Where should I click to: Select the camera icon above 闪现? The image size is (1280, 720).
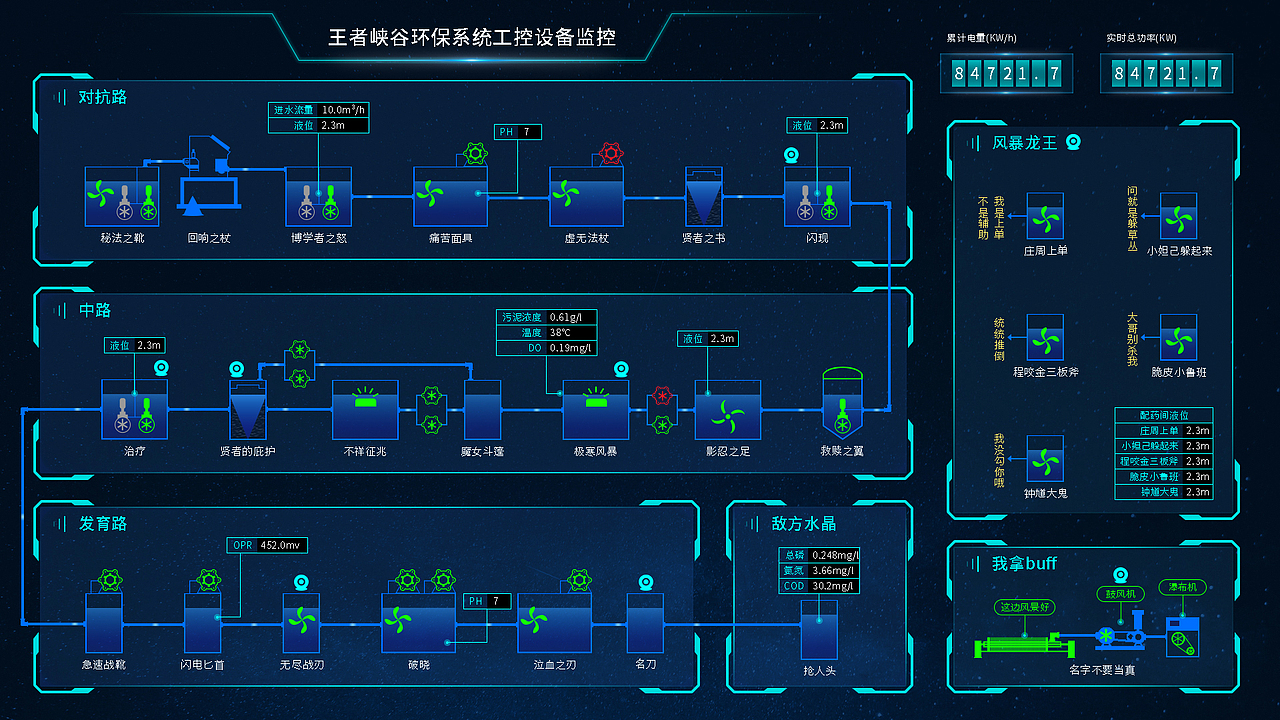790,155
